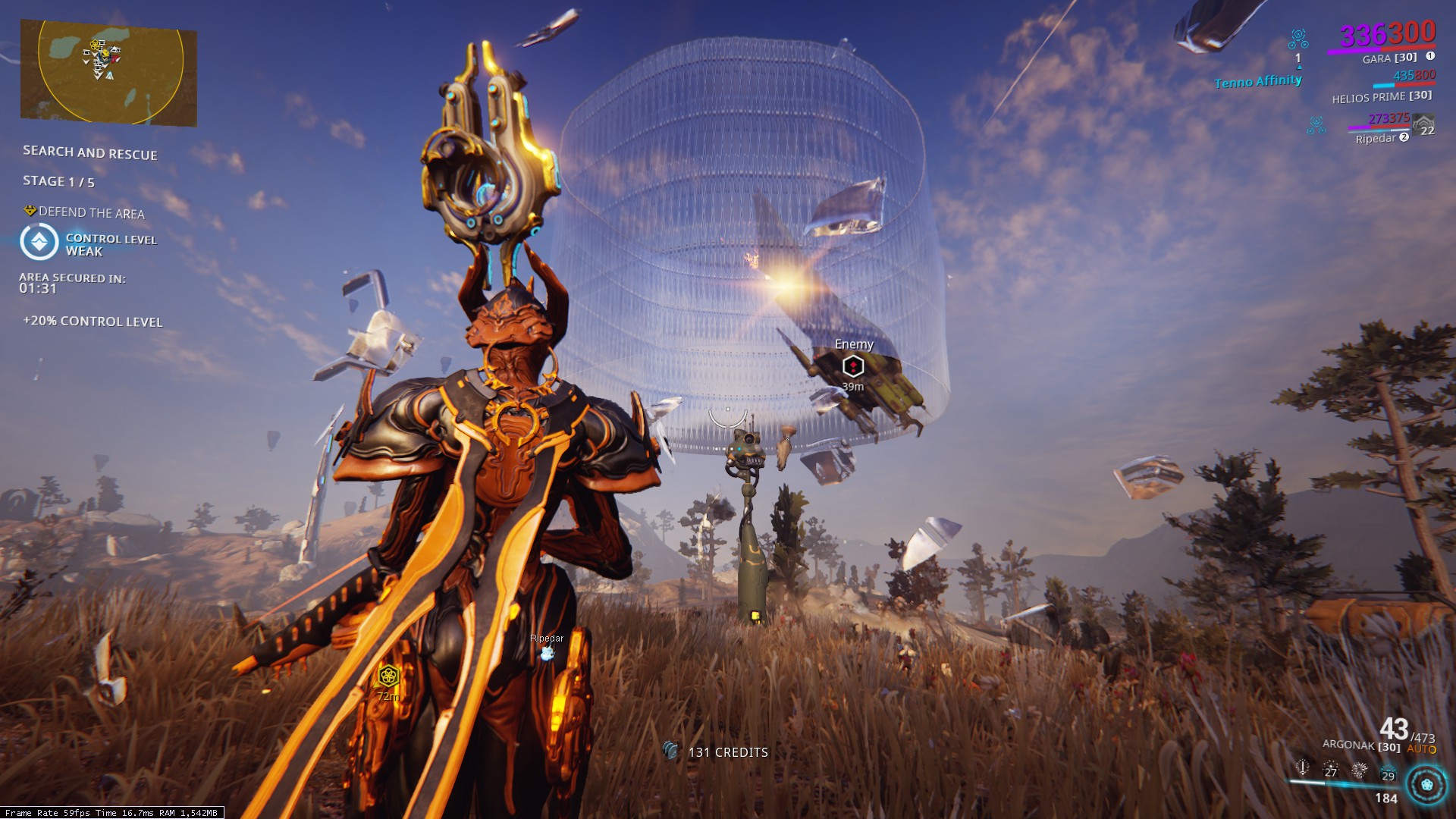Screen dimensions: 1456x819
Task: Open the minimap in the top-left corner
Action: [x=108, y=72]
